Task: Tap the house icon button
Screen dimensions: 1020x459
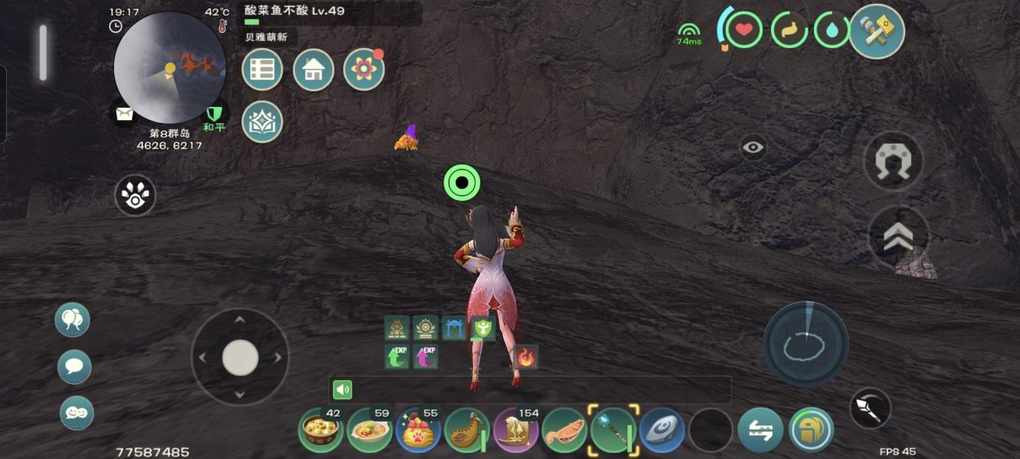Action: (313, 70)
